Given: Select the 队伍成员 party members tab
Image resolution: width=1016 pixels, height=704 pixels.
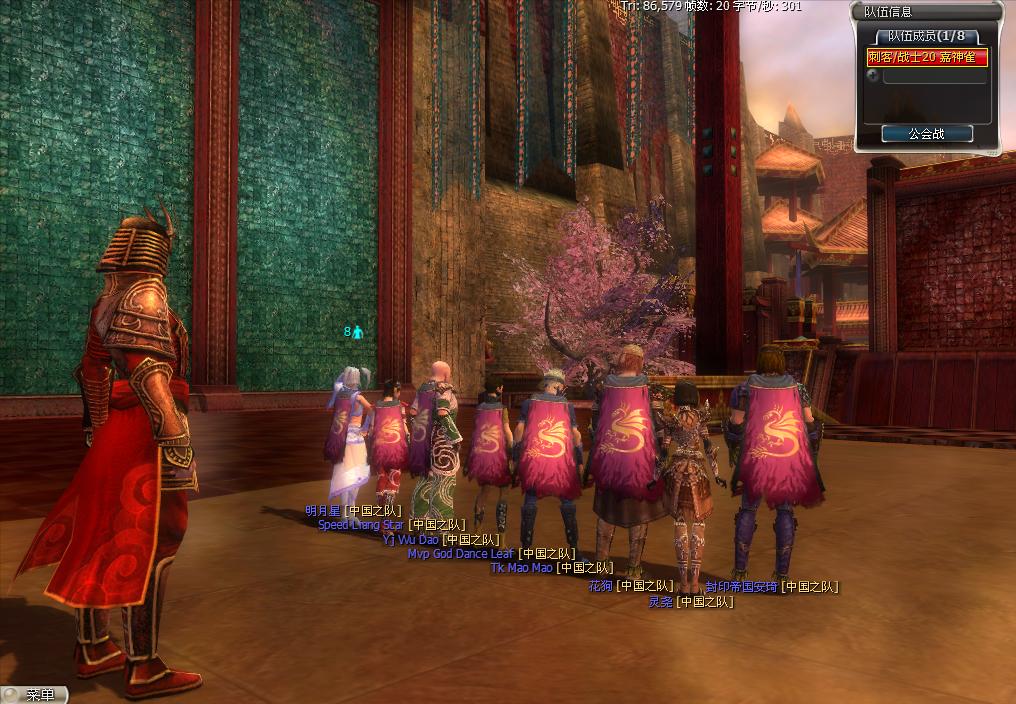Looking at the screenshot, I should coord(926,36).
